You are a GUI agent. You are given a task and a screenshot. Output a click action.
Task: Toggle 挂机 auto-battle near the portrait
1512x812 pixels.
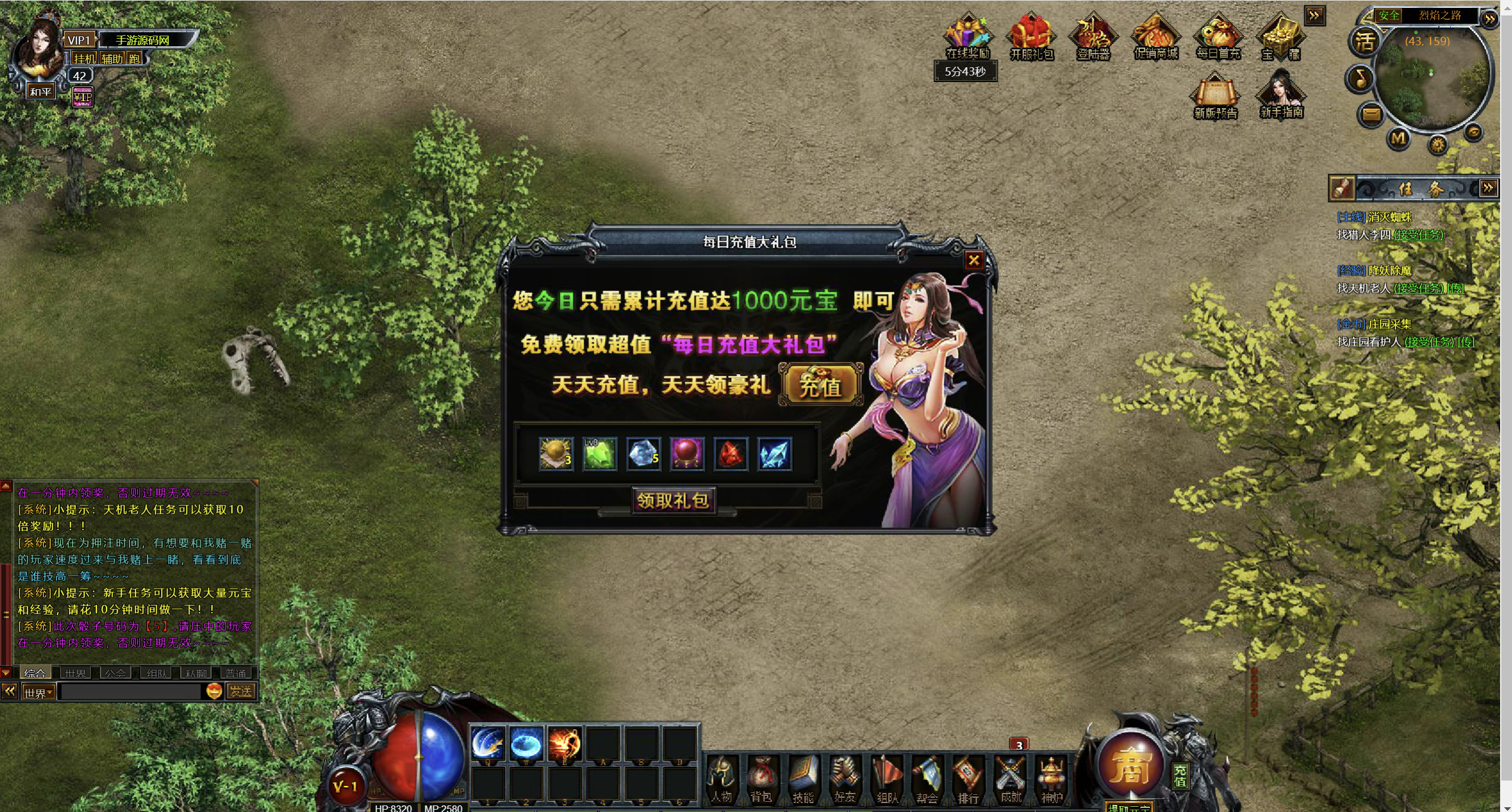tap(84, 58)
